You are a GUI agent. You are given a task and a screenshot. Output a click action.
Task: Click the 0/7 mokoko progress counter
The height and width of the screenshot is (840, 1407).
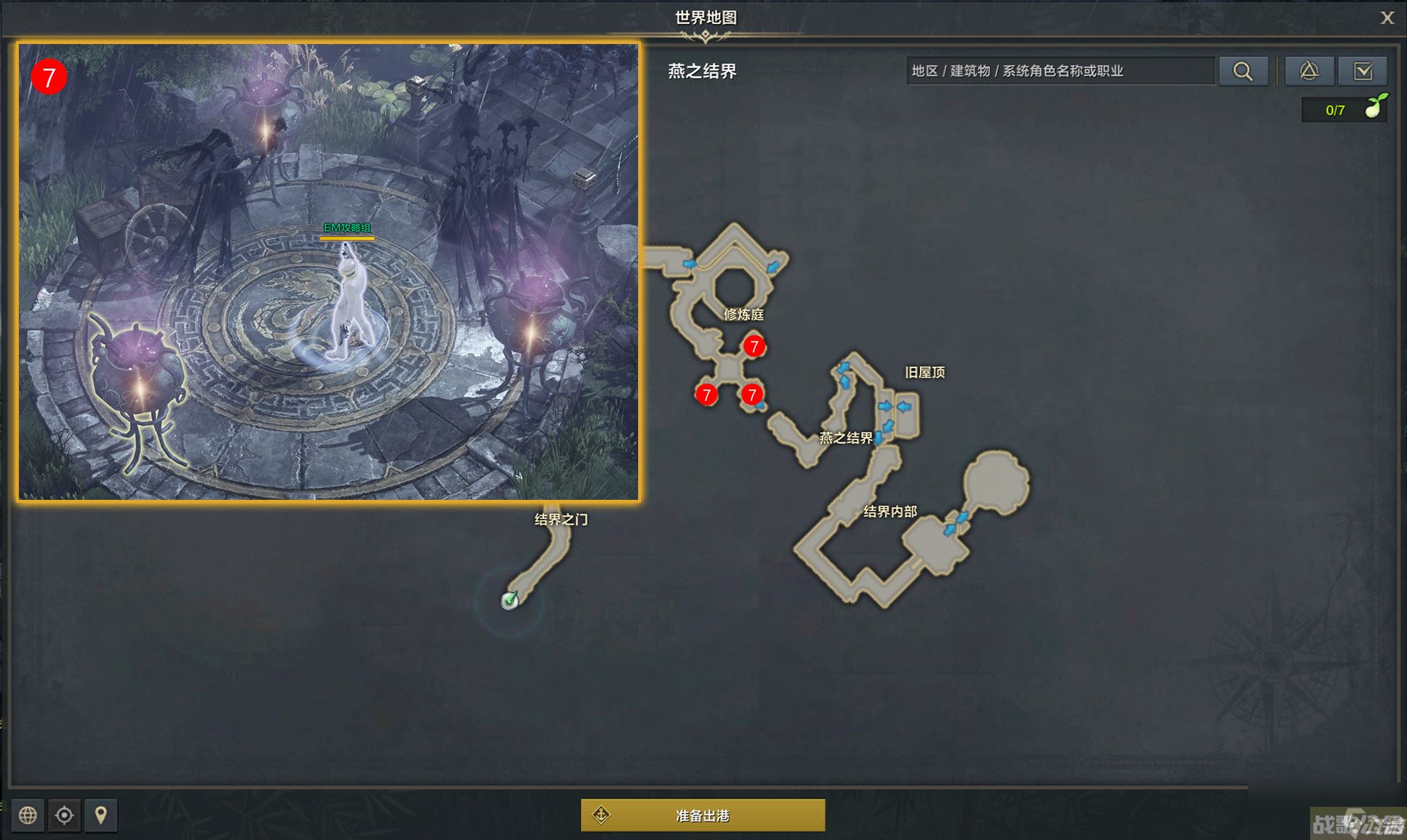[1336, 110]
